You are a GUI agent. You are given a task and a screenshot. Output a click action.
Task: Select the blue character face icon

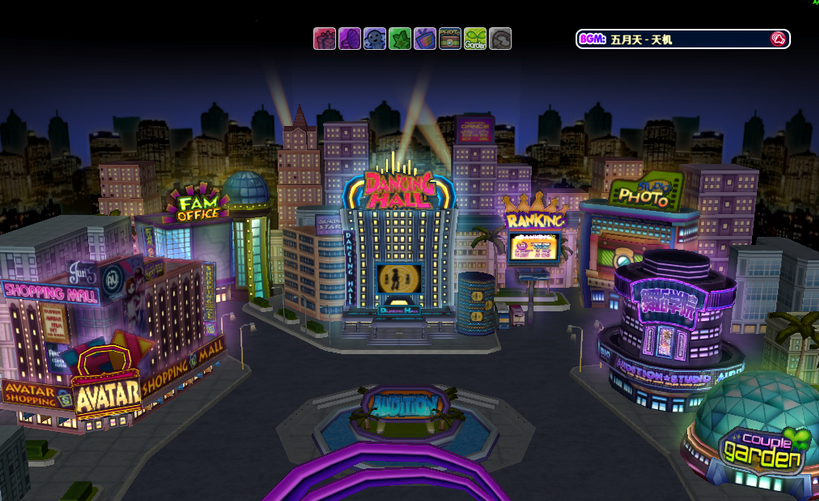click(x=374, y=39)
